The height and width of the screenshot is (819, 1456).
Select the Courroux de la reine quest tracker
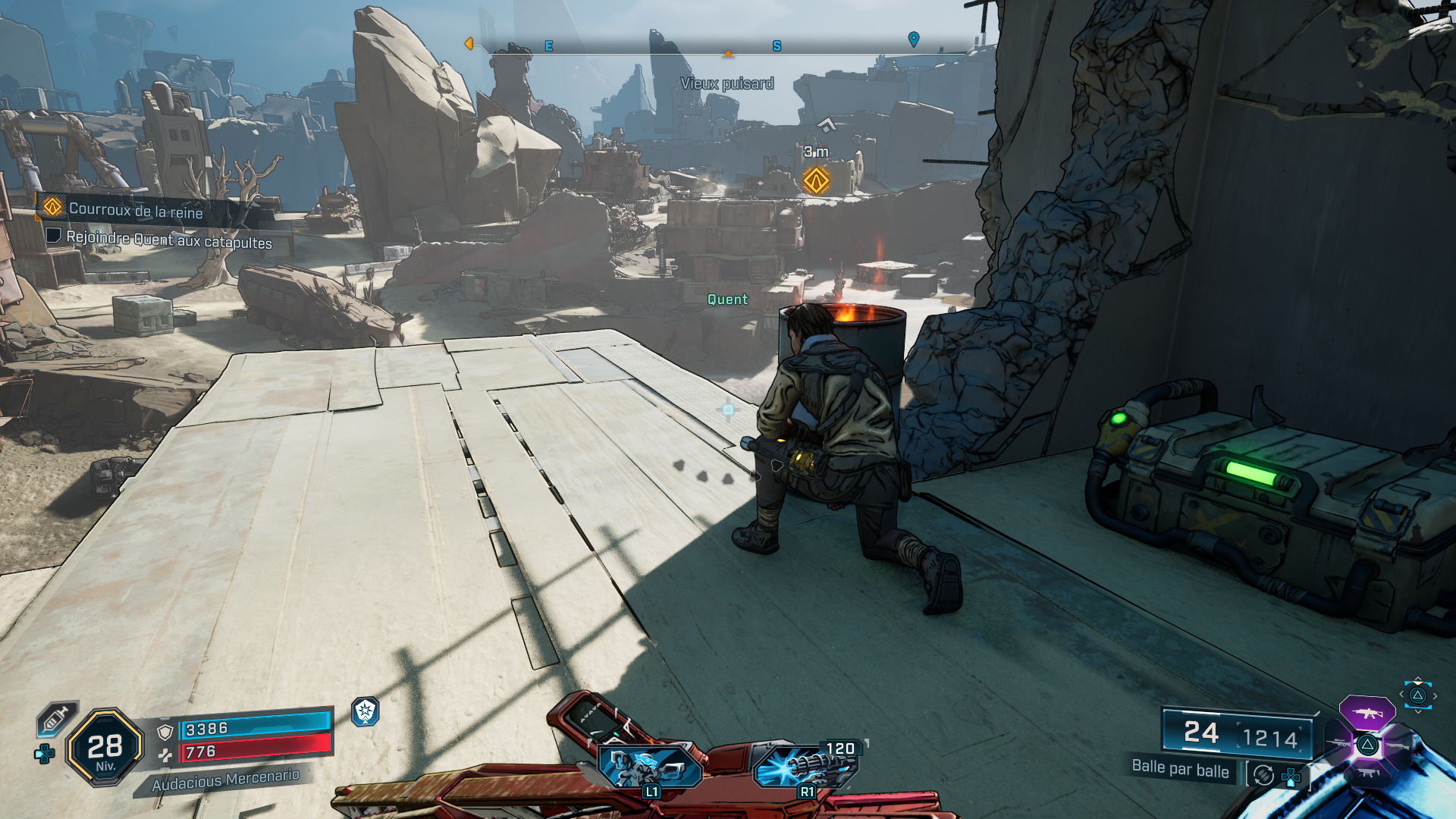(x=135, y=209)
